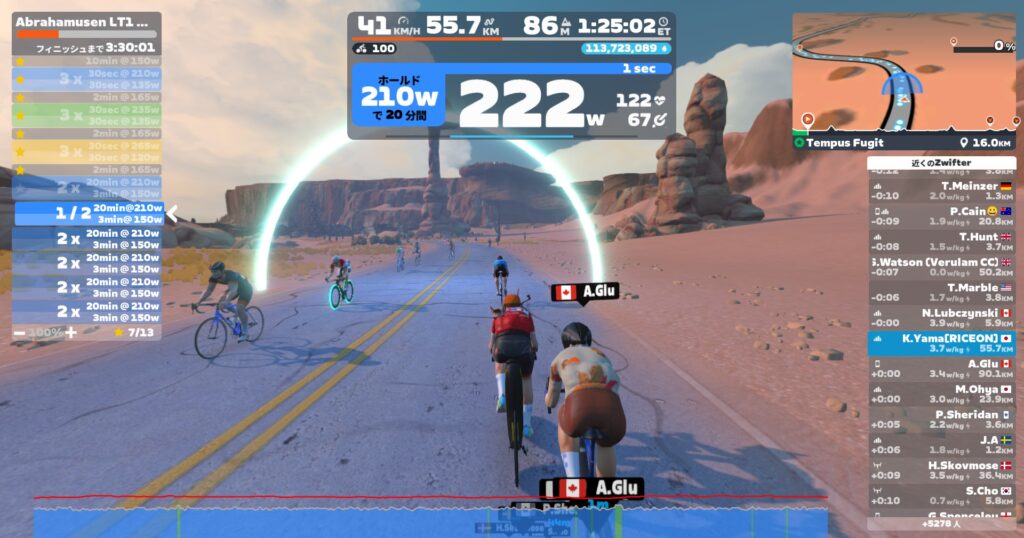Select P.Sheridan in the riders list
The image size is (1024, 538).
pyautogui.click(x=941, y=420)
